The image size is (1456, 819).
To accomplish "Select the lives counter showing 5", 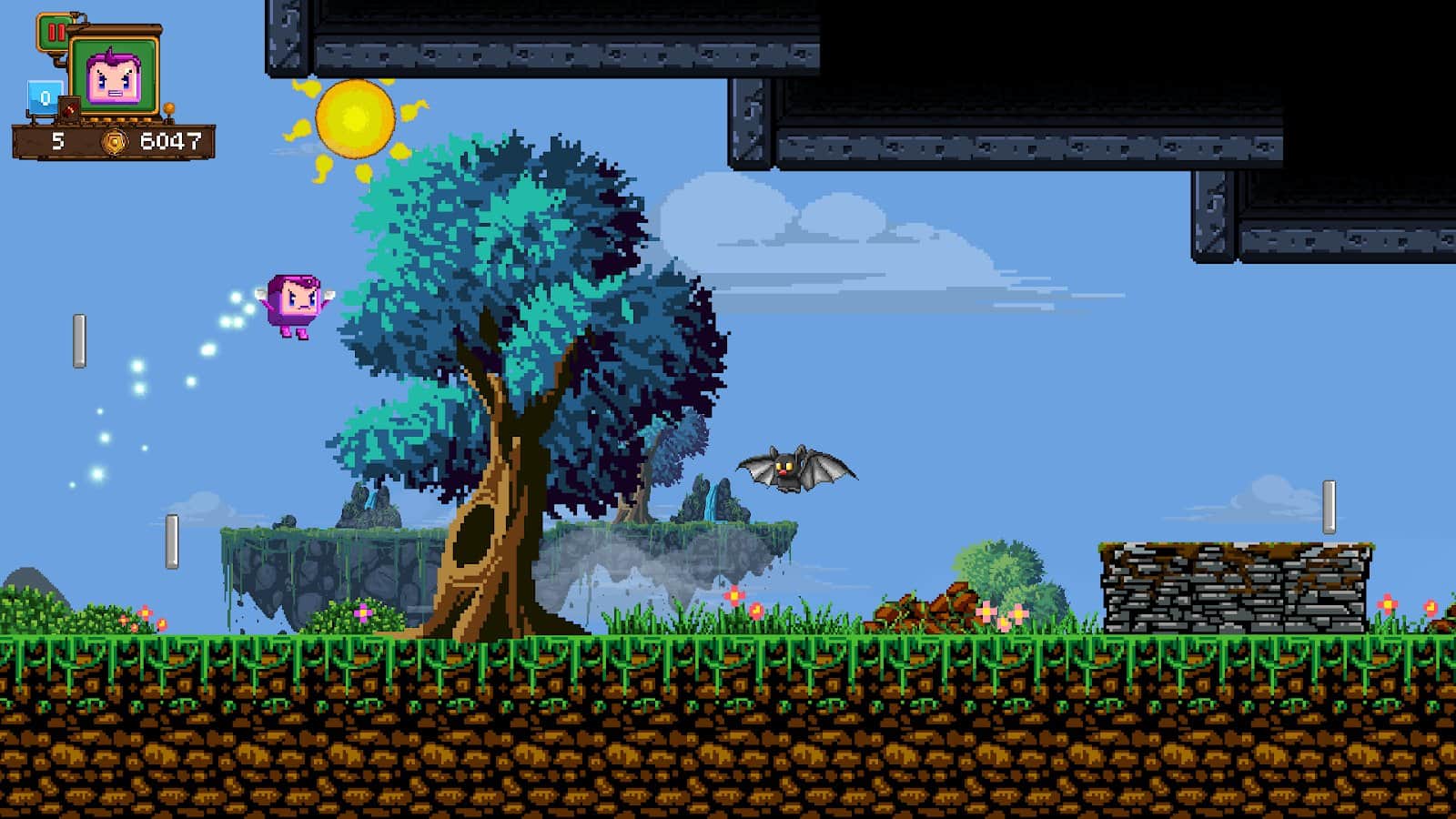I will 56,142.
